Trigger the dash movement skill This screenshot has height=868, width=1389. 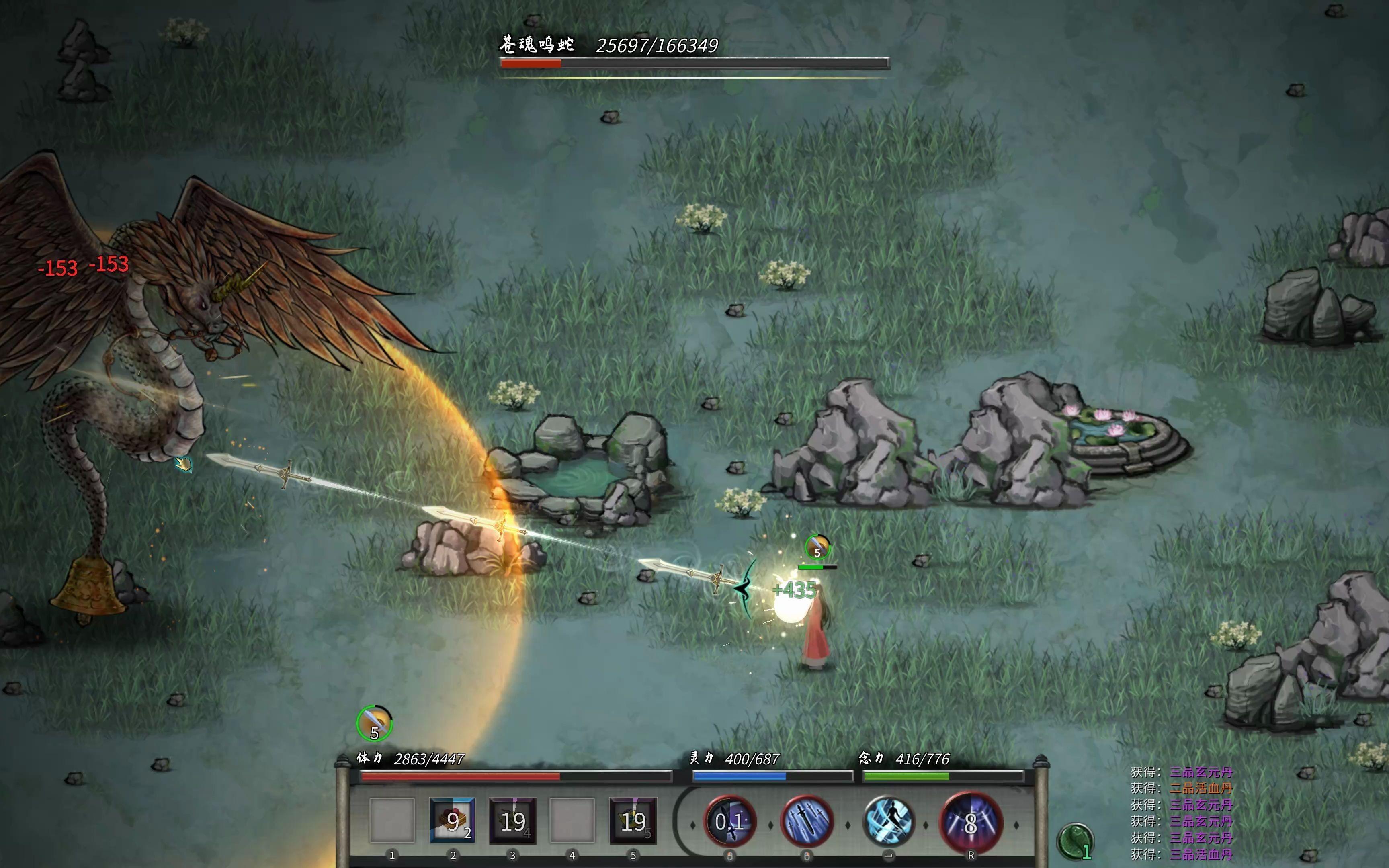(888, 821)
